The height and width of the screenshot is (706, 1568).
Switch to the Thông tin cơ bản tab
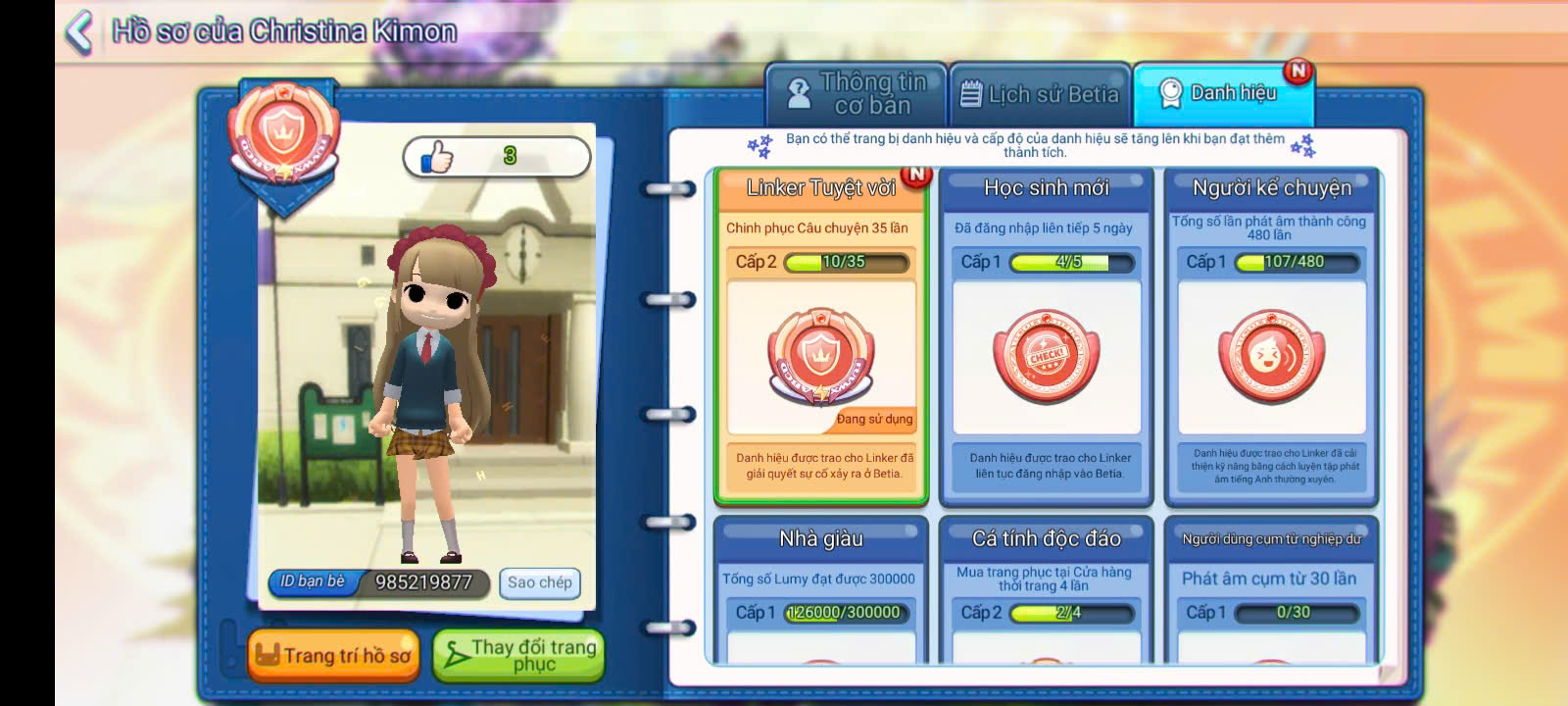click(856, 94)
